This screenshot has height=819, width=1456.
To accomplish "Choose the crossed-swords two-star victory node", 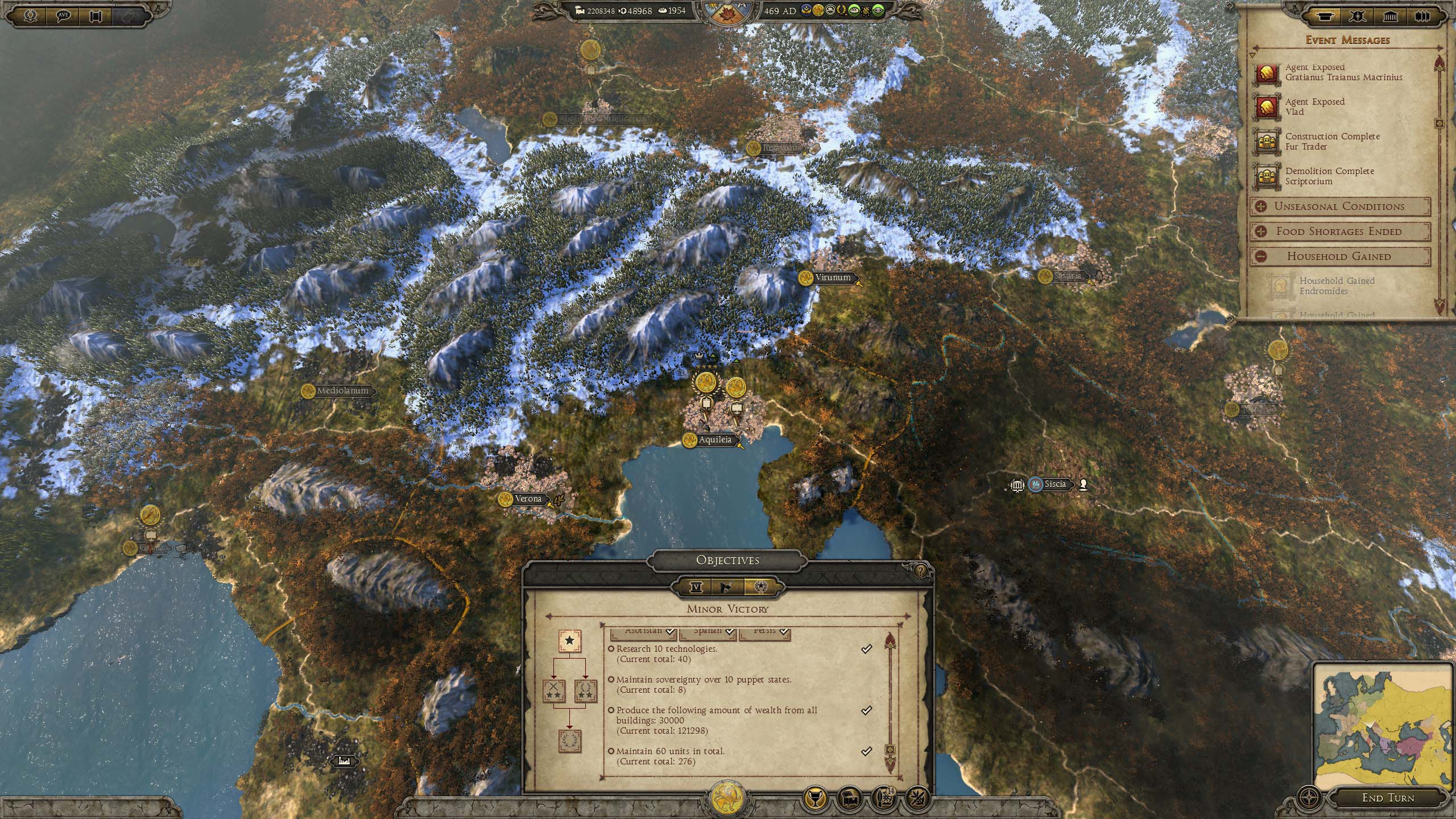I will coord(553,691).
